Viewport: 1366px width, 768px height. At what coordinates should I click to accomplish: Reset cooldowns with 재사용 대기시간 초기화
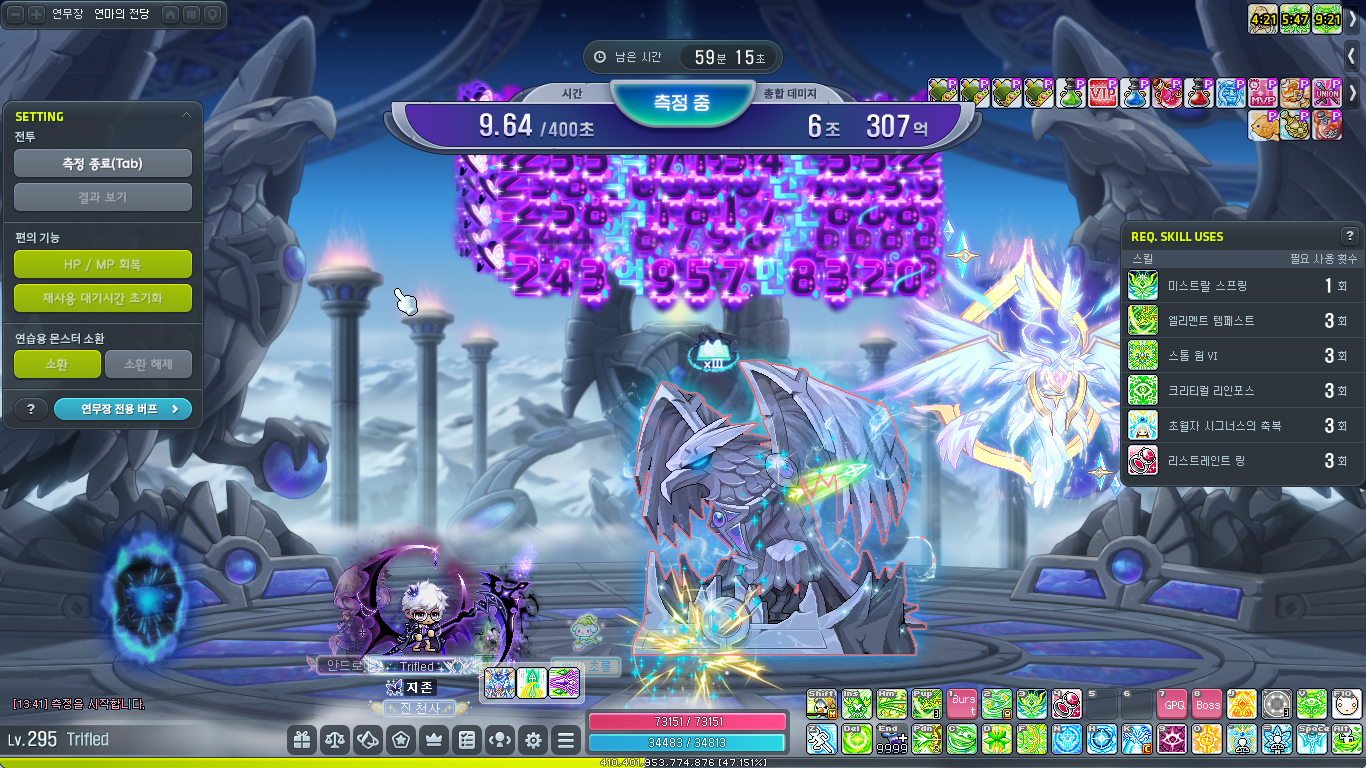103,297
